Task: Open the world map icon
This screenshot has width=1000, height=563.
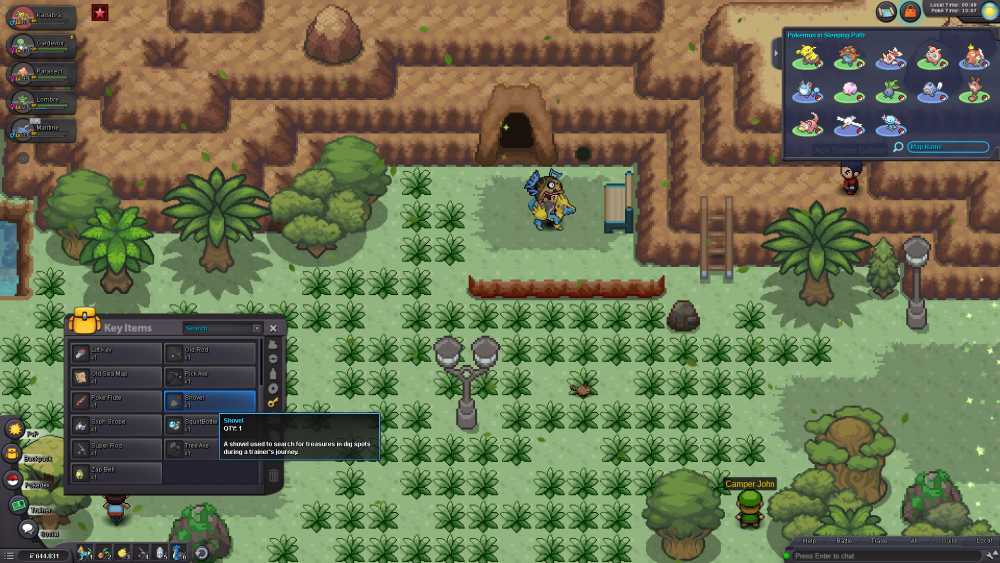Action: click(x=886, y=11)
